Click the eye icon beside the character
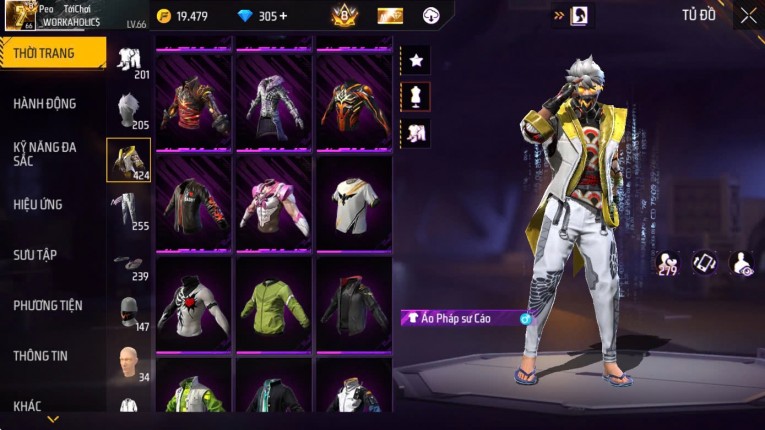Screen dimensions: 765x430 pyautogui.click(x=742, y=262)
